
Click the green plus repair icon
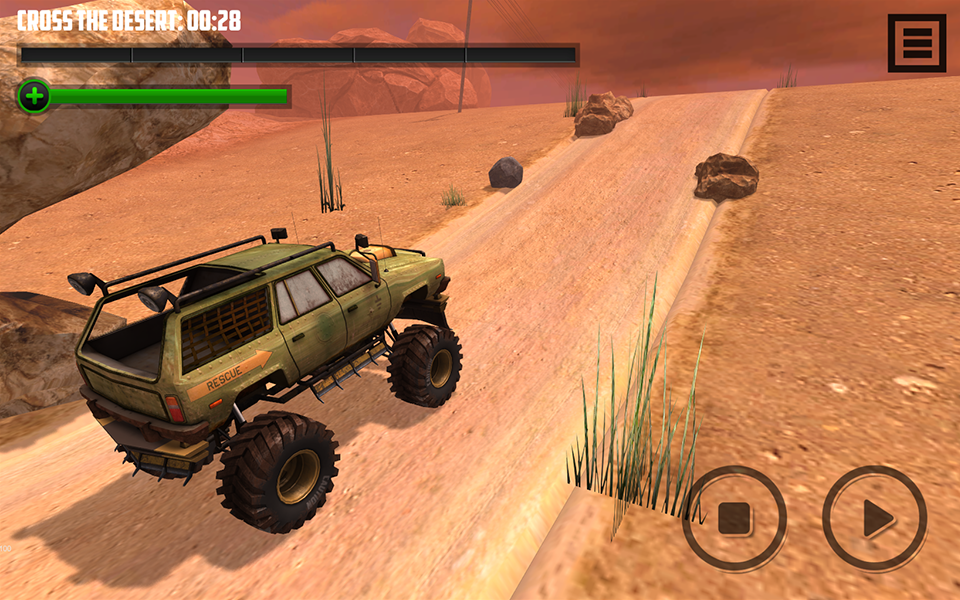click(x=34, y=97)
